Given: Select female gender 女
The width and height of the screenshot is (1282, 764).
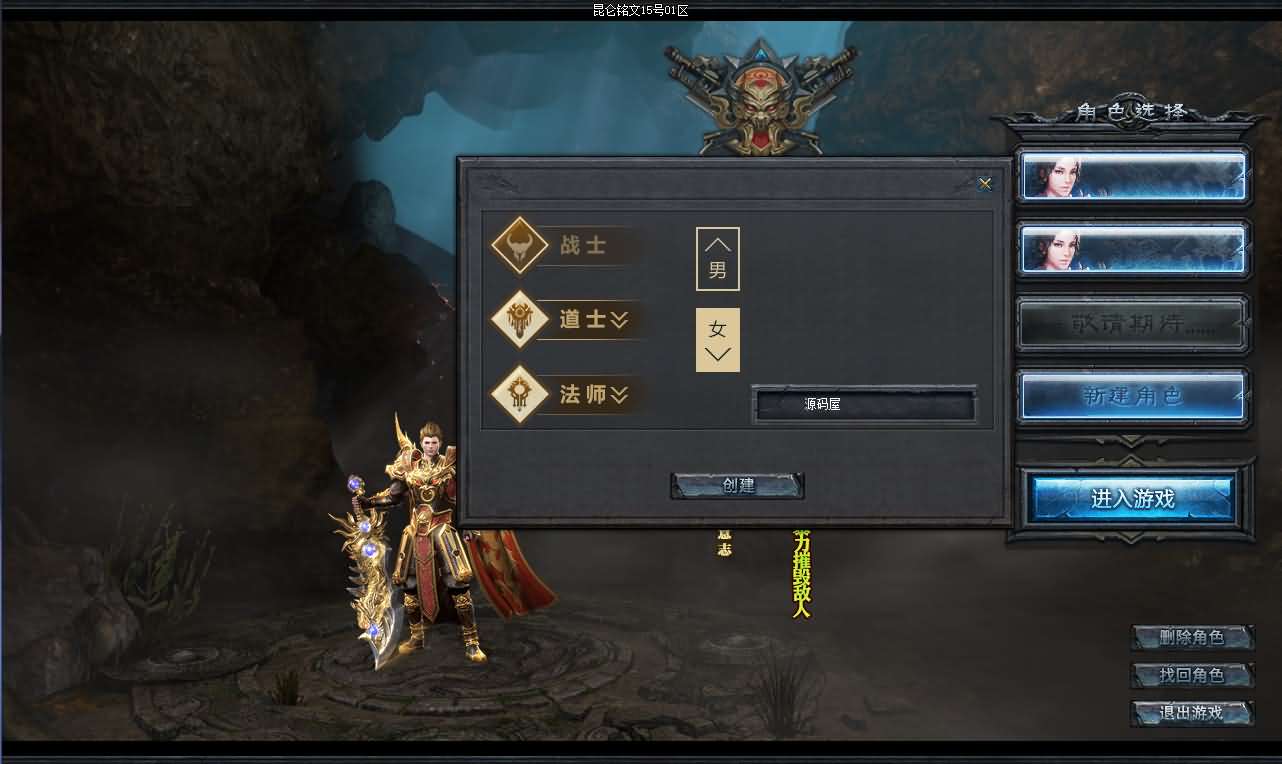Looking at the screenshot, I should (x=718, y=339).
